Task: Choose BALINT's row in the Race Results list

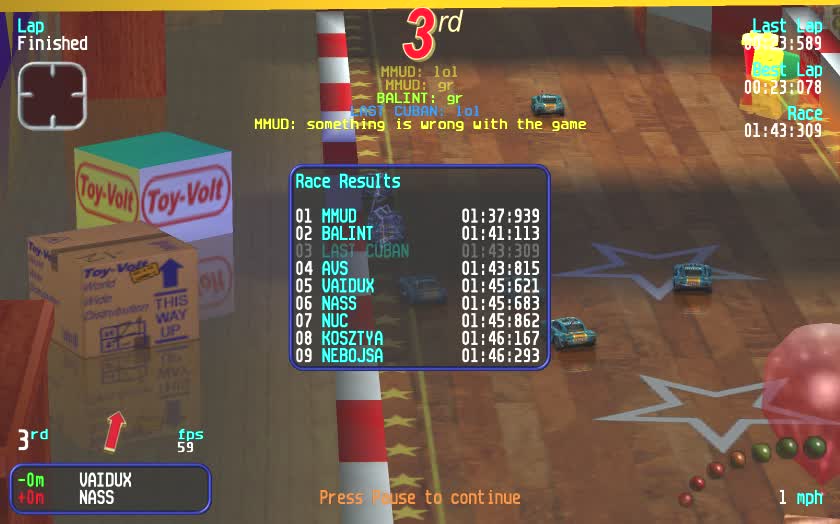Action: tap(418, 233)
